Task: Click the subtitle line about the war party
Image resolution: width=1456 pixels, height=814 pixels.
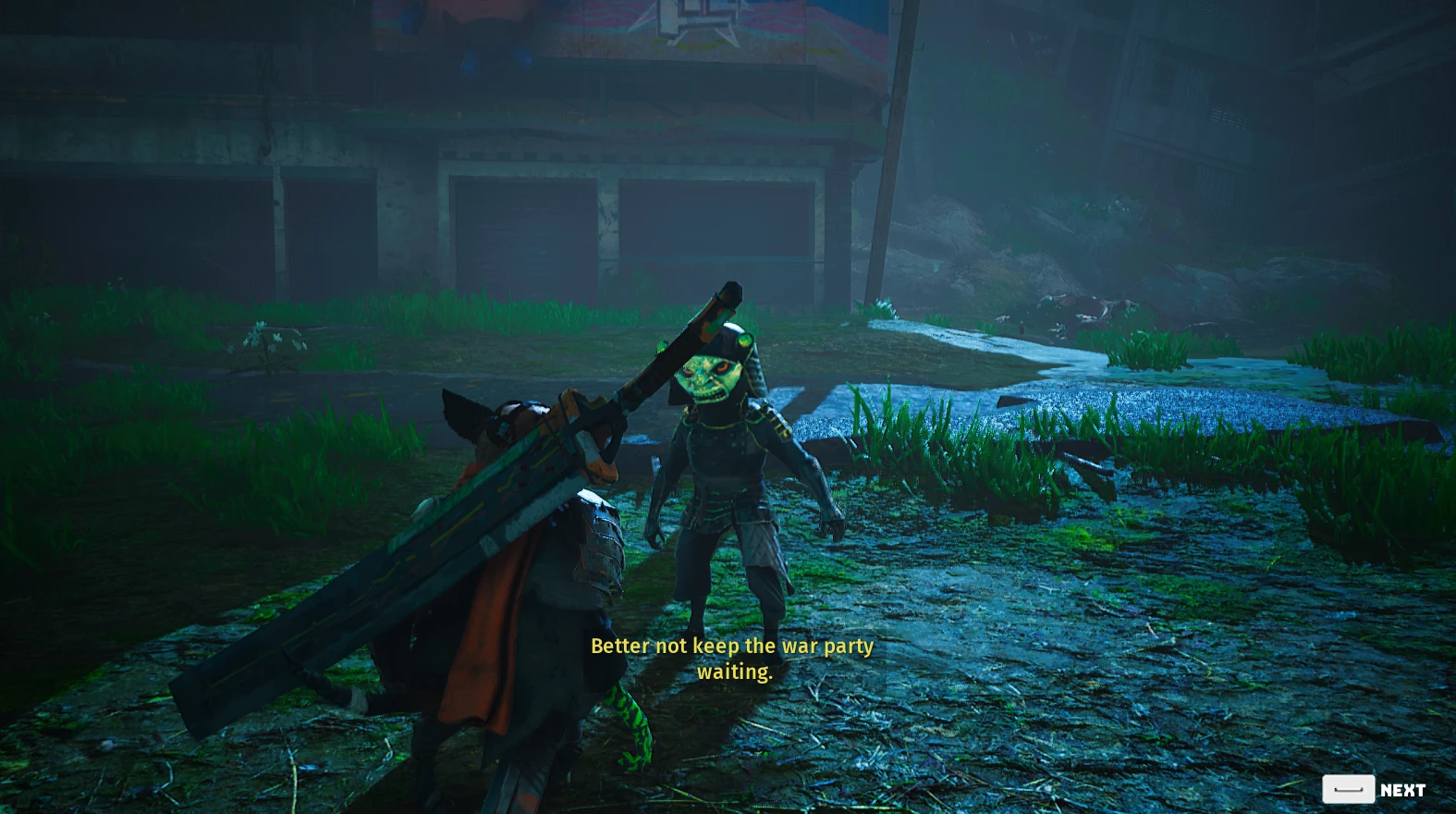Action: pos(732,647)
